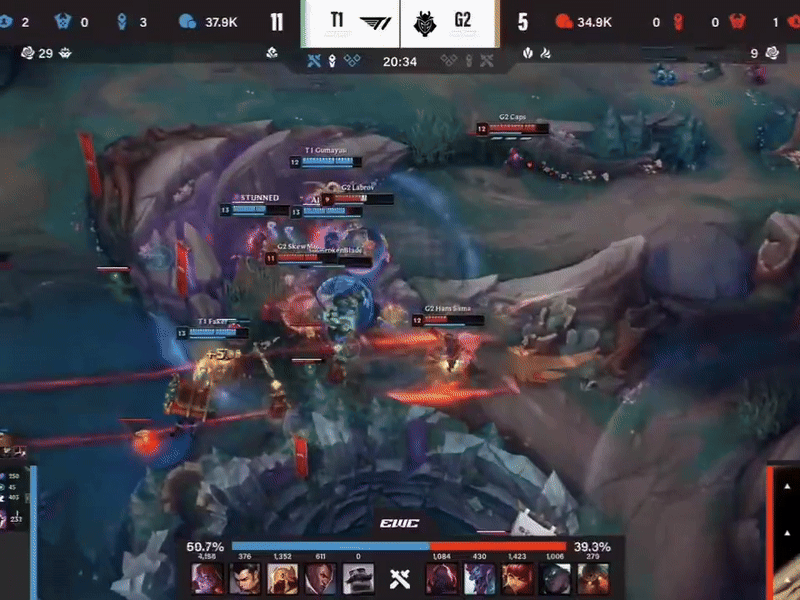The width and height of the screenshot is (800, 600).
Task: Click the dark champion portrait with 1,006 damage
Action: (x=555, y=579)
